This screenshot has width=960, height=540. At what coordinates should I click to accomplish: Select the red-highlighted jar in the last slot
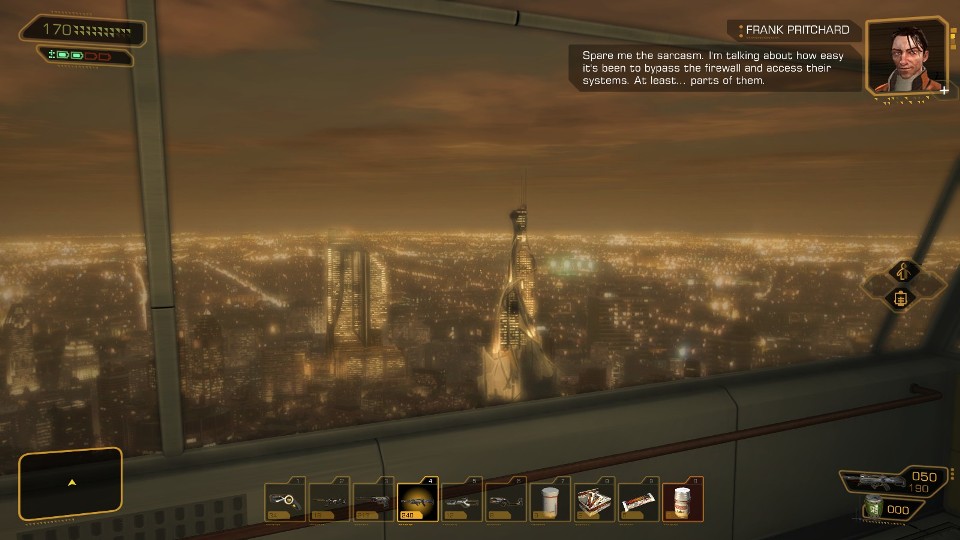coord(682,501)
